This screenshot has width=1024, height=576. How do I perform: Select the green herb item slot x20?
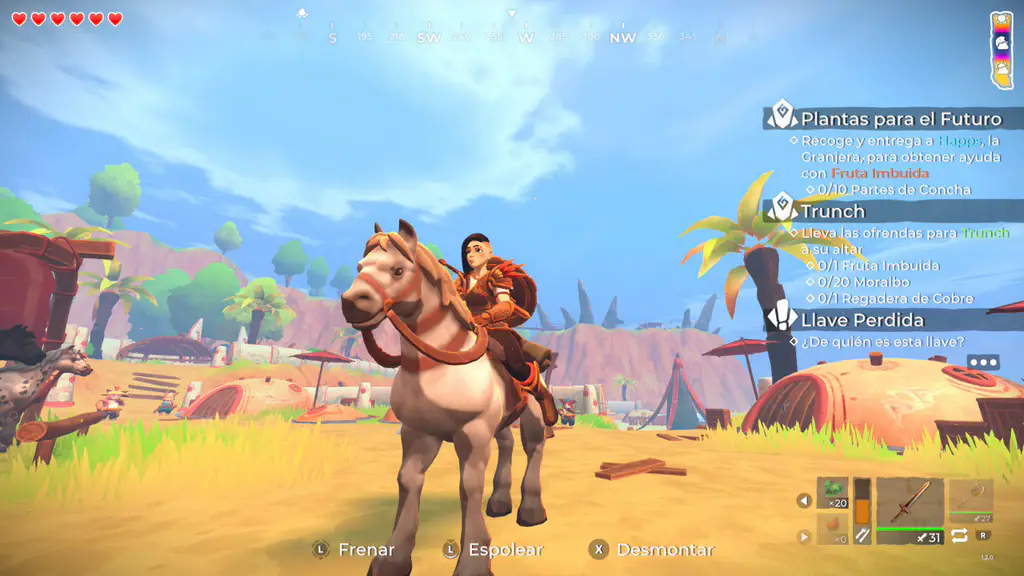tap(832, 493)
